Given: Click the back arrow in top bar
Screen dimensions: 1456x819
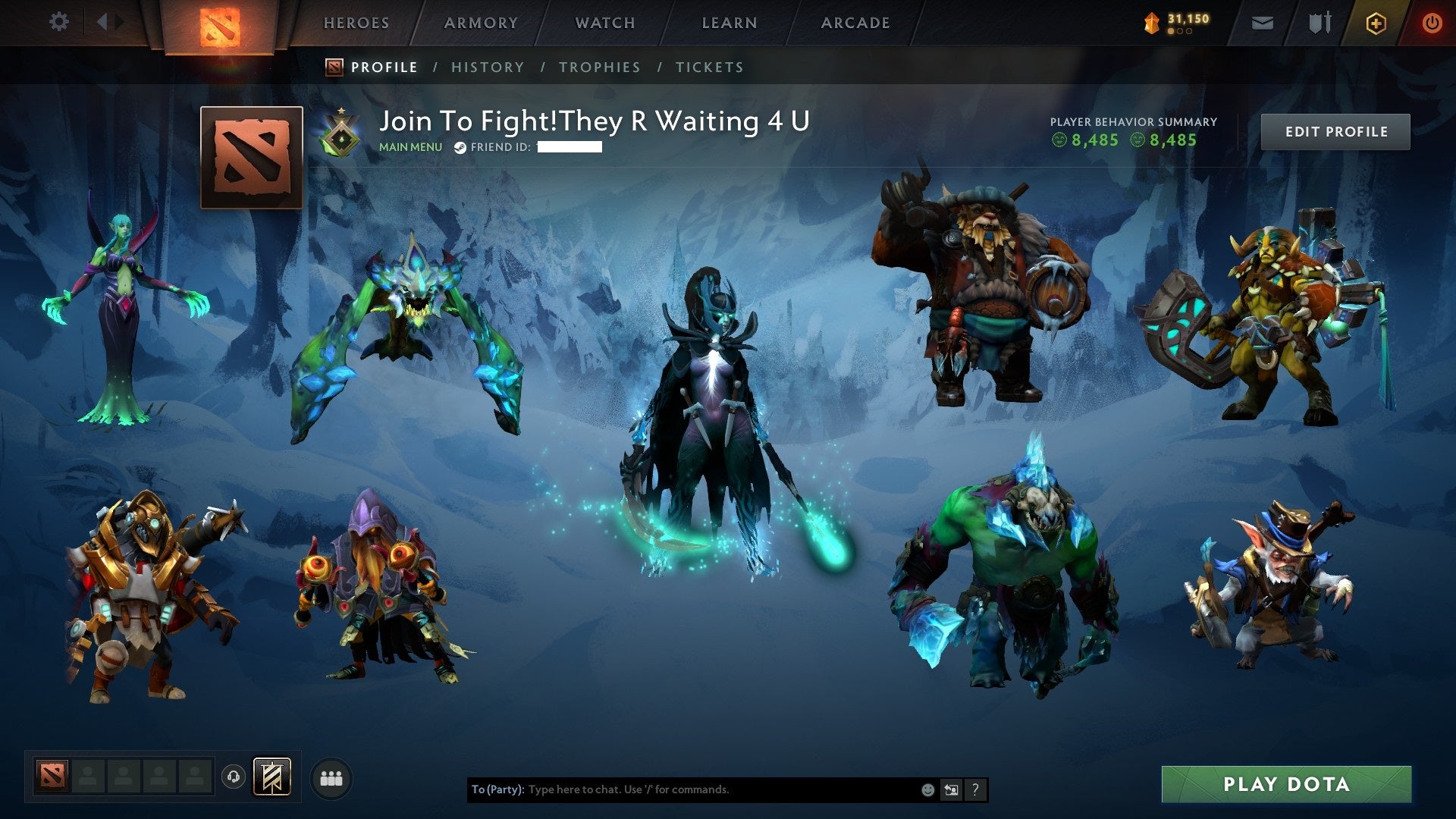Looking at the screenshot, I should pyautogui.click(x=102, y=22).
